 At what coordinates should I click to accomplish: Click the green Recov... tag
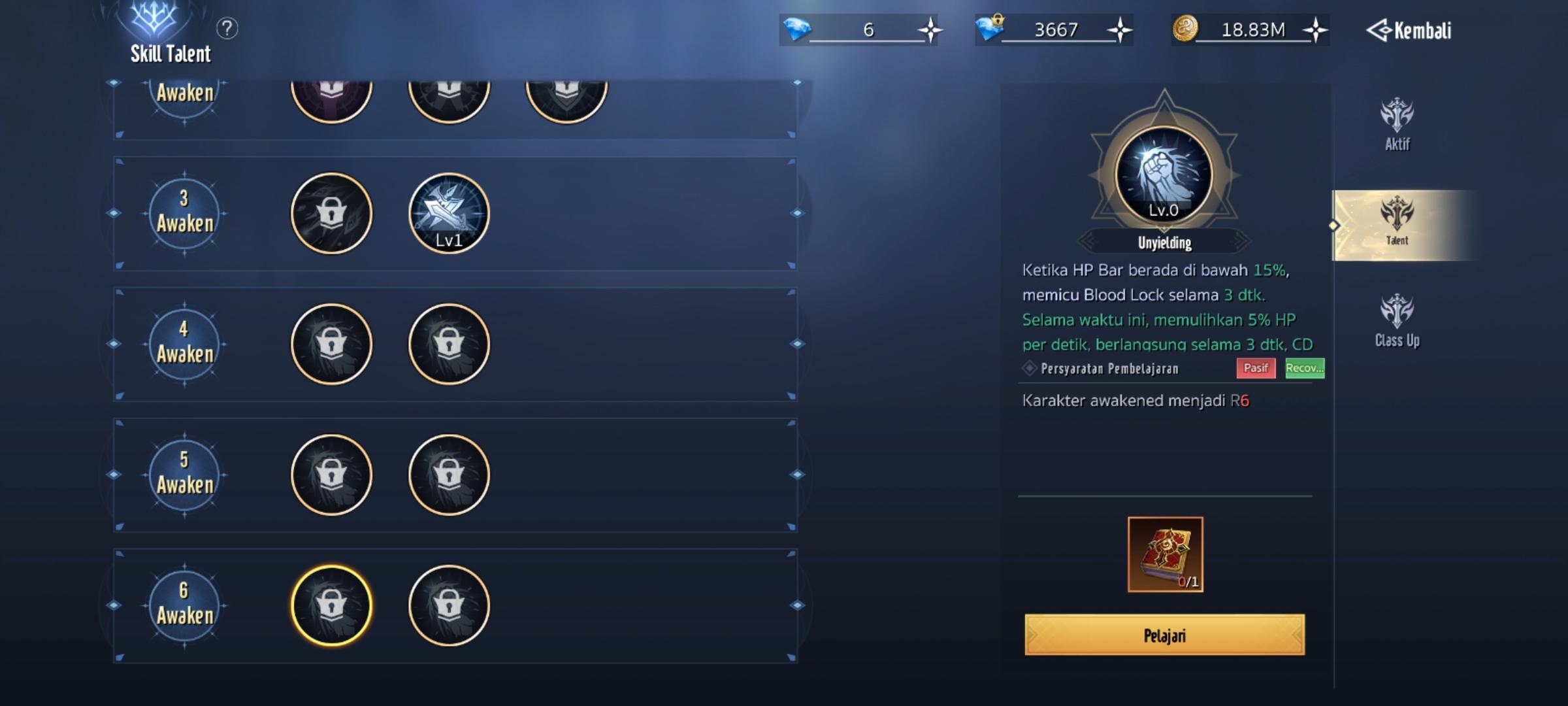[1303, 368]
